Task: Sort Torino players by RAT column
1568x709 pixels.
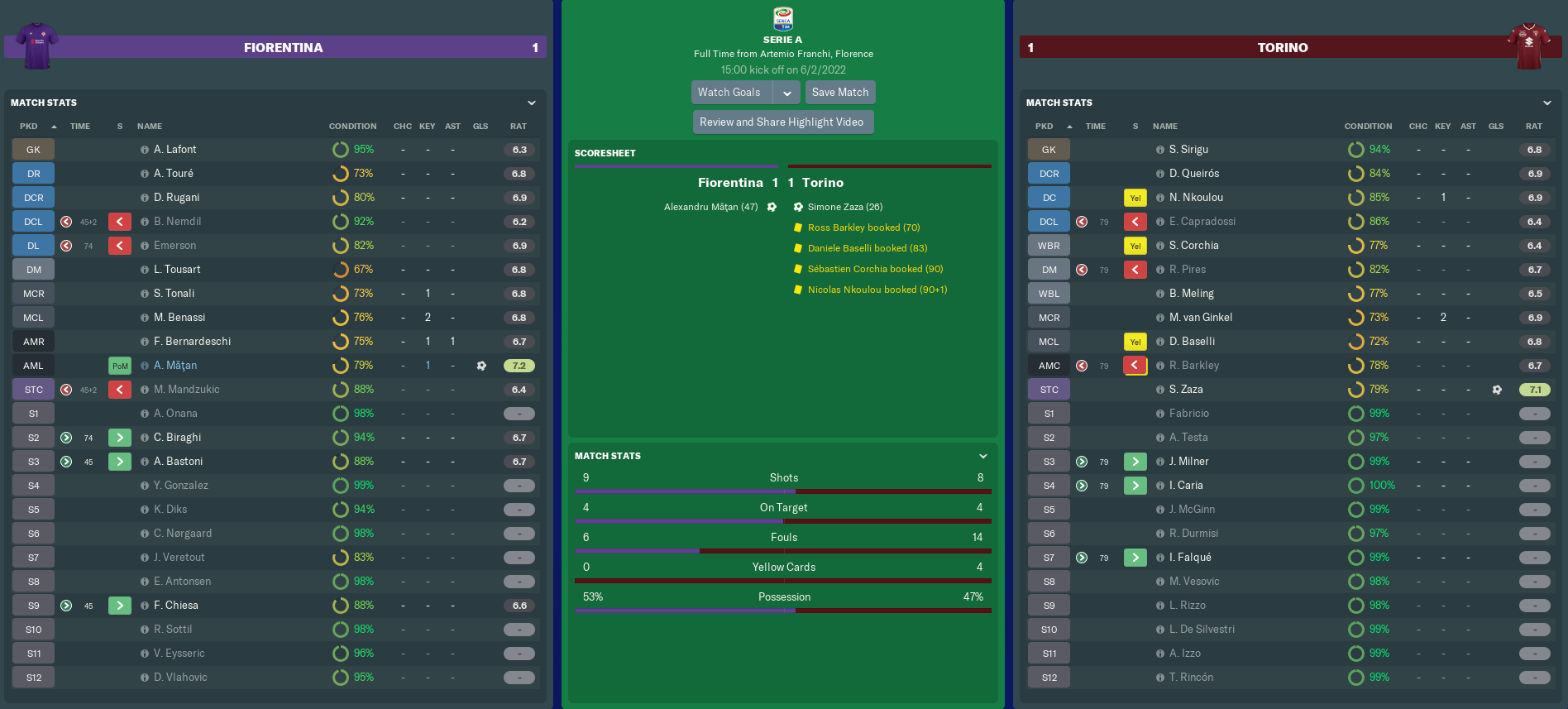Action: 1533,127
